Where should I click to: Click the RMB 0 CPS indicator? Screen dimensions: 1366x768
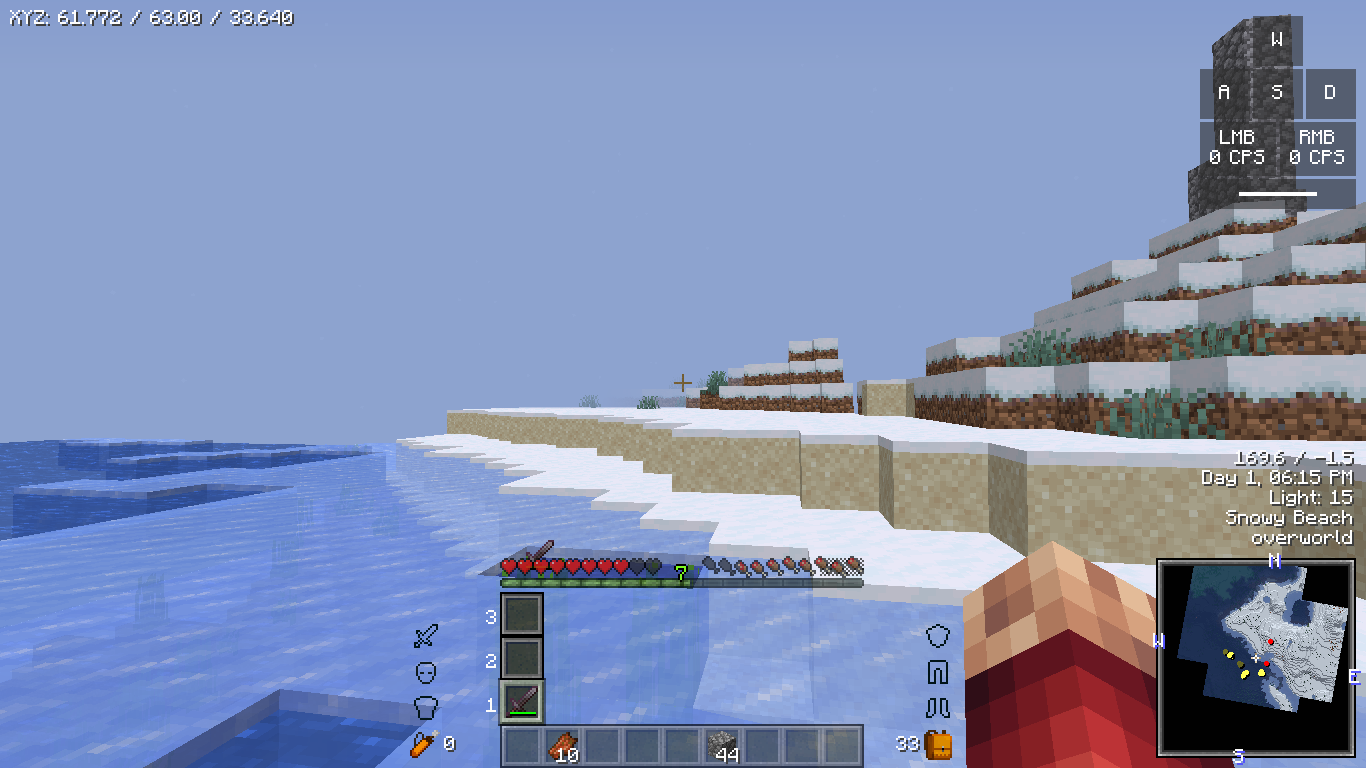(1319, 147)
